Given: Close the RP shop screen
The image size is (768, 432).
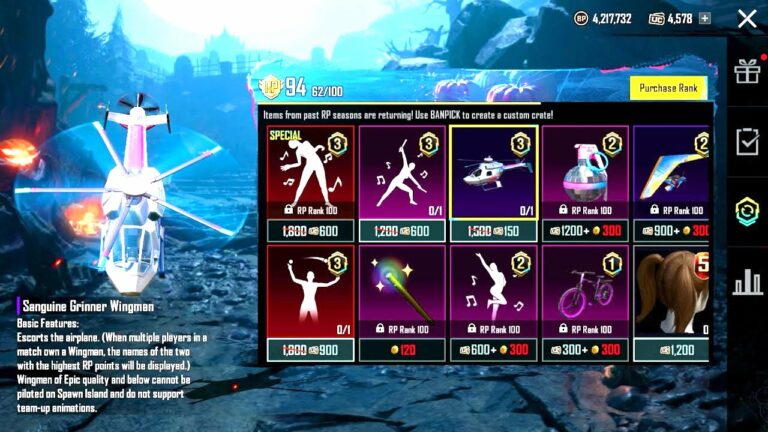Looking at the screenshot, I should click(746, 18).
